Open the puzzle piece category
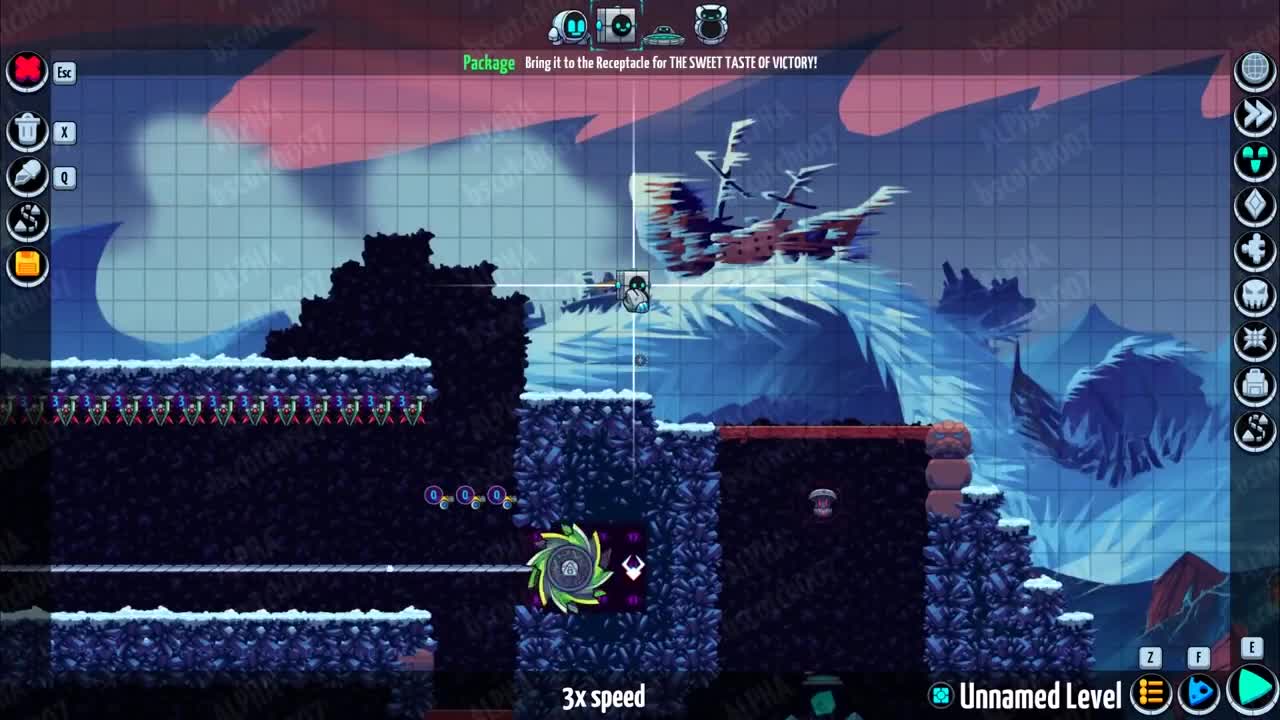Screen dimensions: 1280x720 pos(1255,250)
